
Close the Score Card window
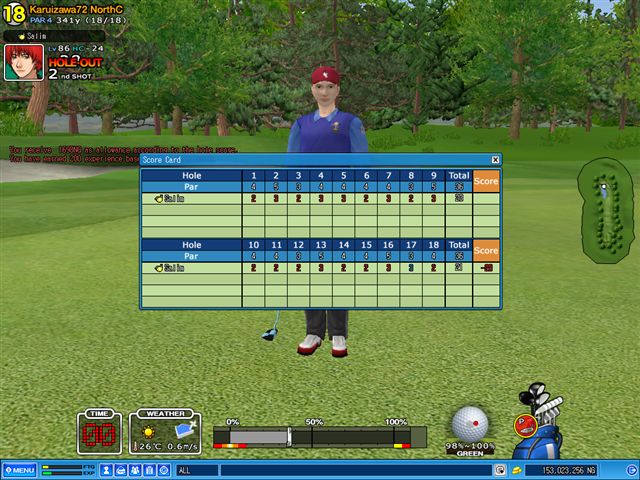[495, 159]
